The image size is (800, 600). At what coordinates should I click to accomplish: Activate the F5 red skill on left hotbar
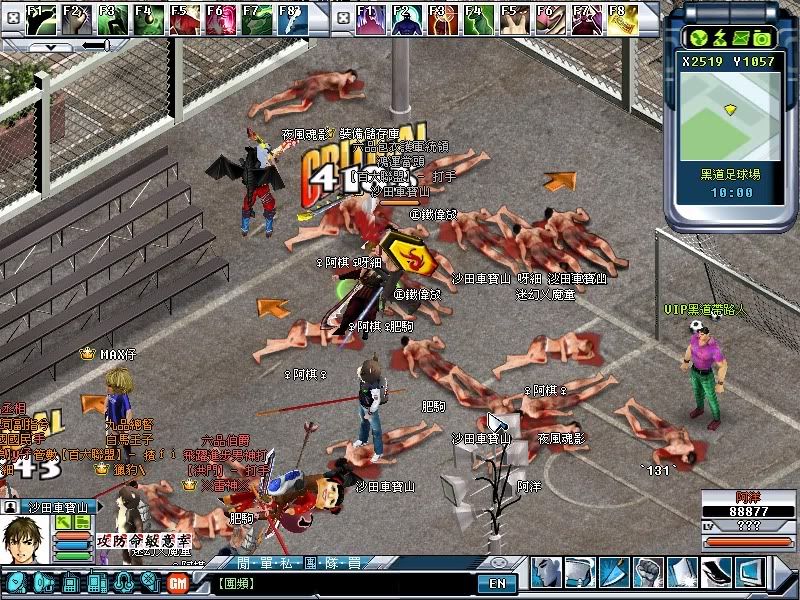click(182, 18)
